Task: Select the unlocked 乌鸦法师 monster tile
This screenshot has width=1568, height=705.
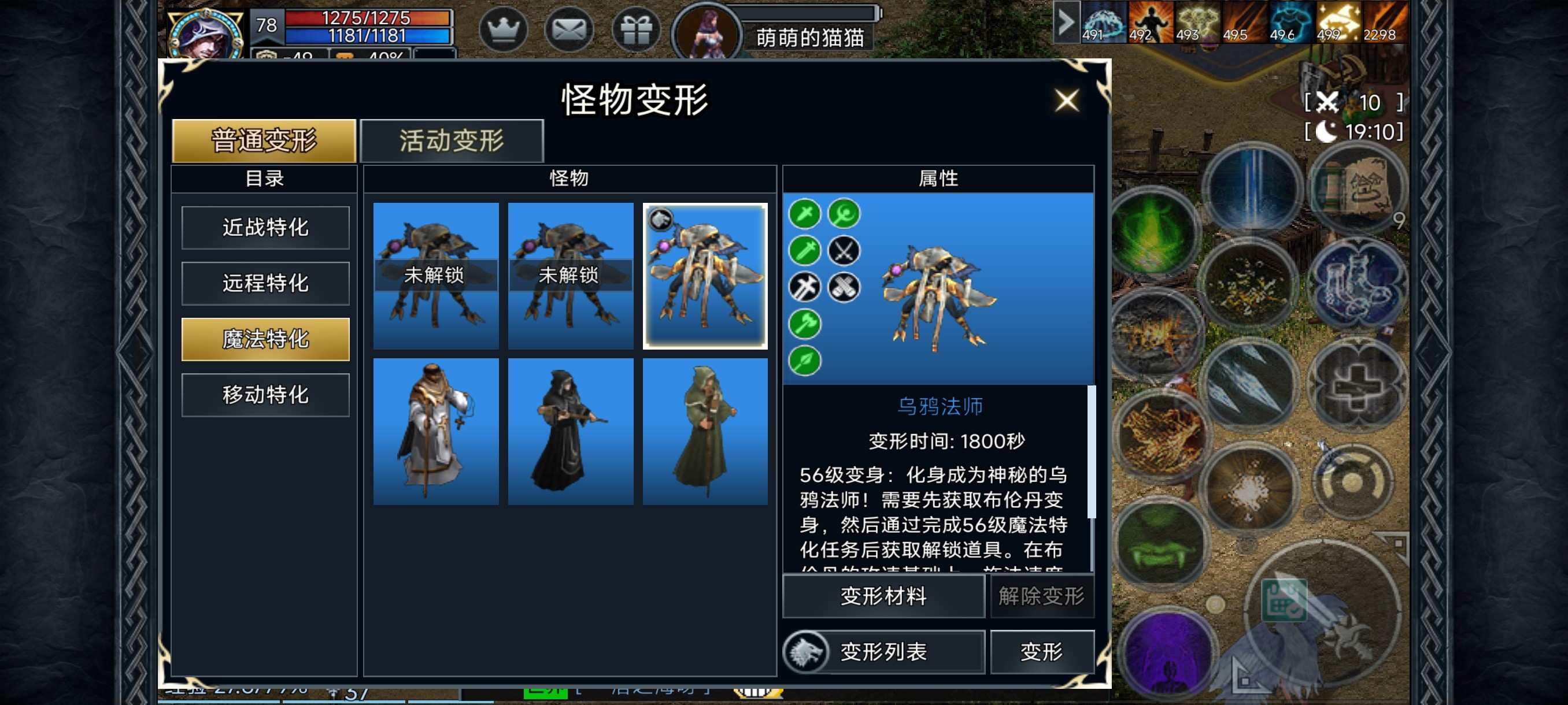Action: (705, 276)
